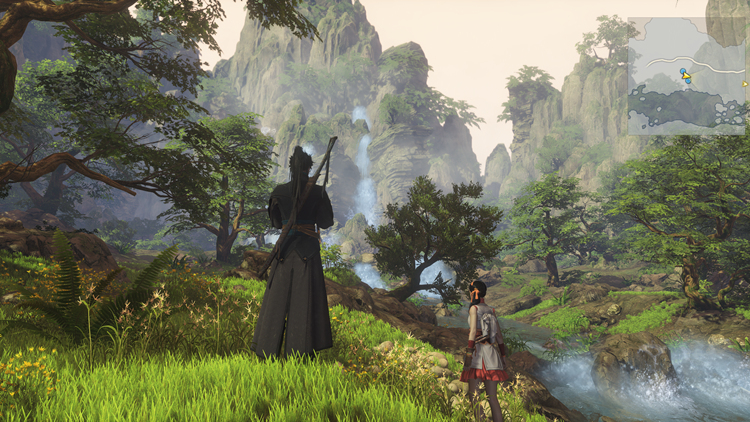Click the yellow player arrow on the minimap
The height and width of the screenshot is (422, 750).
(x=686, y=74)
